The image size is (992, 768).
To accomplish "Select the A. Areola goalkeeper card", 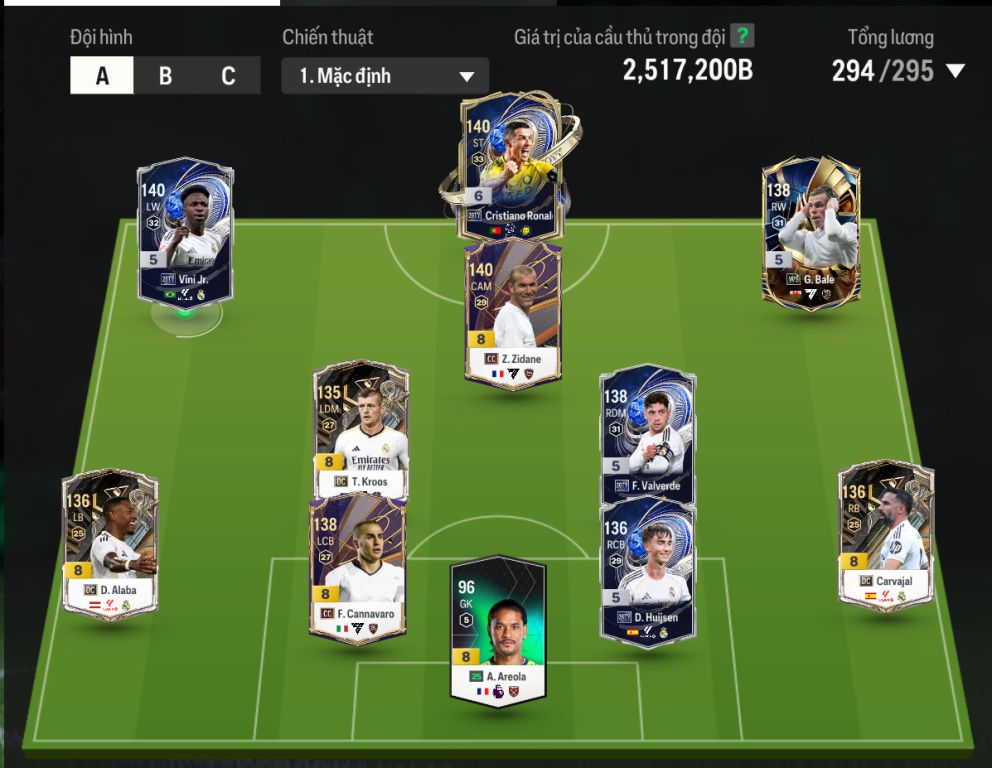I will coord(498,628).
